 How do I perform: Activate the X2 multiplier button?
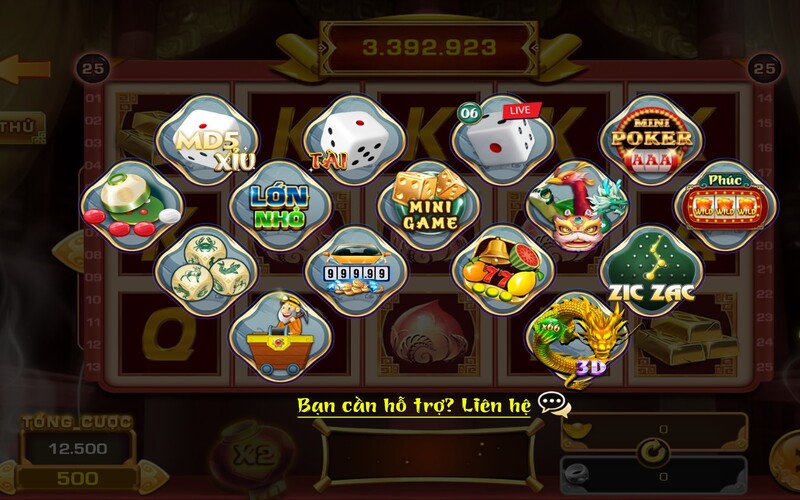[249, 452]
